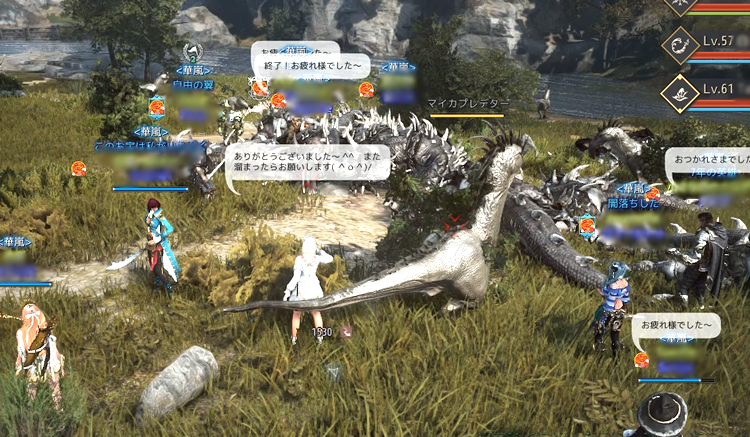Select the Lv.57 party member icon
750x437 pixels.
pos(680,47)
